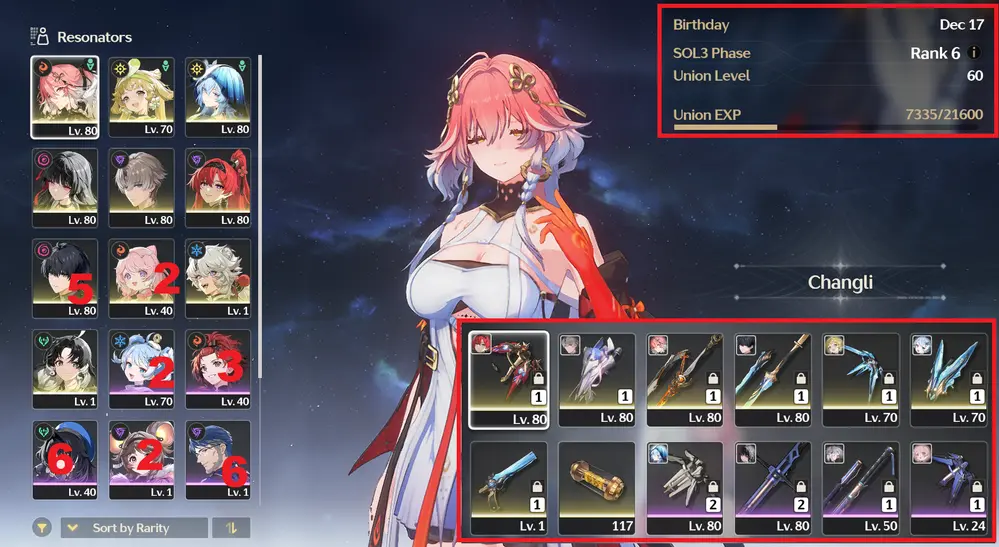
Task: Select the Lv. 24 purple pistol weapon
Action: coord(949,487)
